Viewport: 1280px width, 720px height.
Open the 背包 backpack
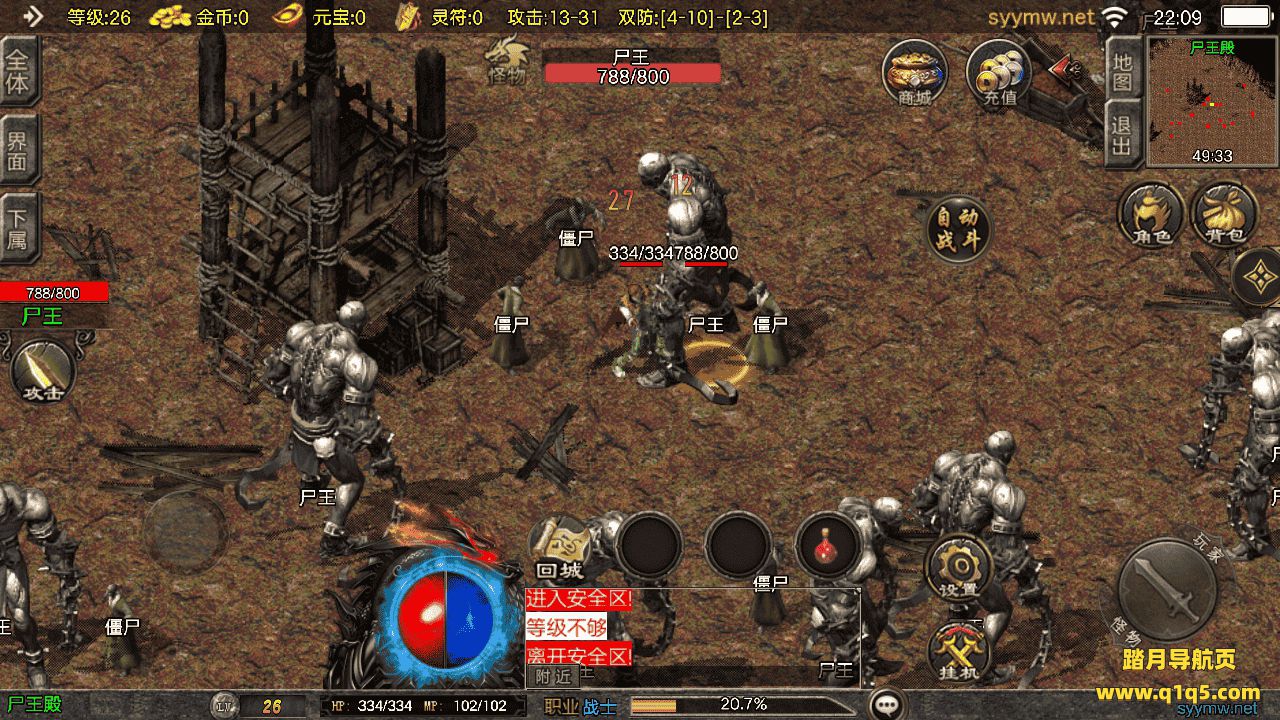click(1224, 213)
